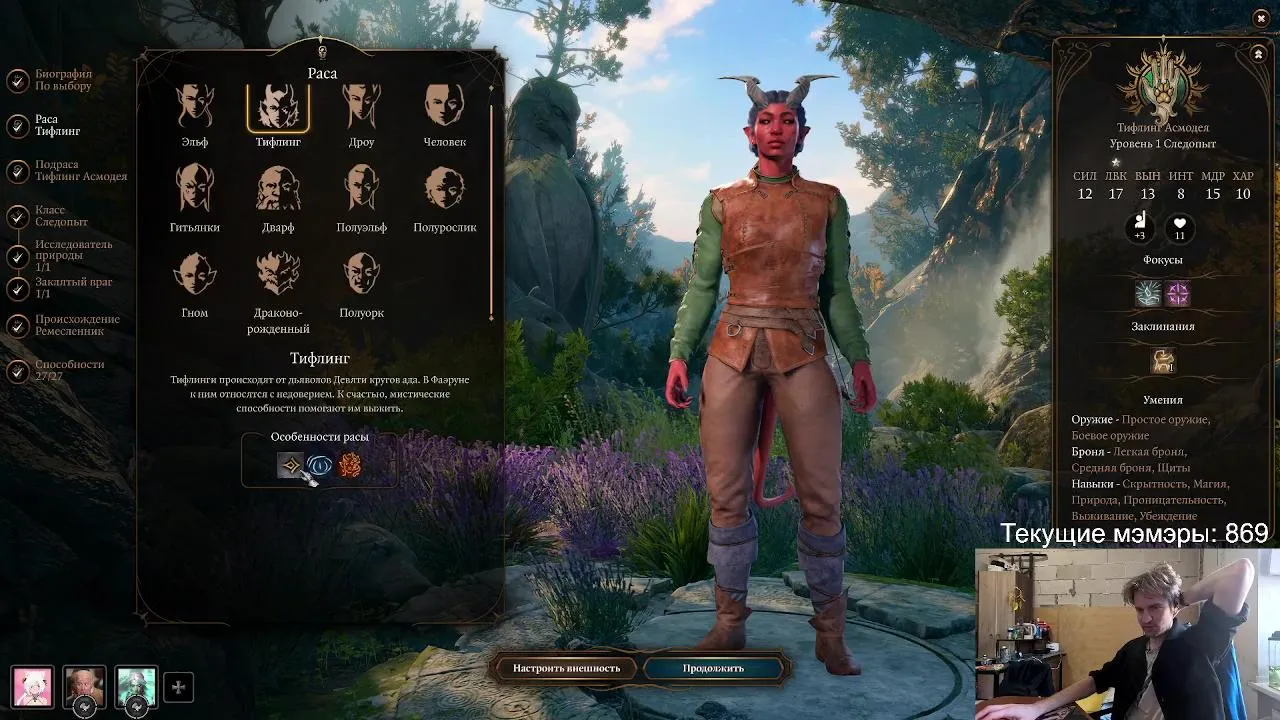
Task: Open the Способности step
Action: click(69, 371)
